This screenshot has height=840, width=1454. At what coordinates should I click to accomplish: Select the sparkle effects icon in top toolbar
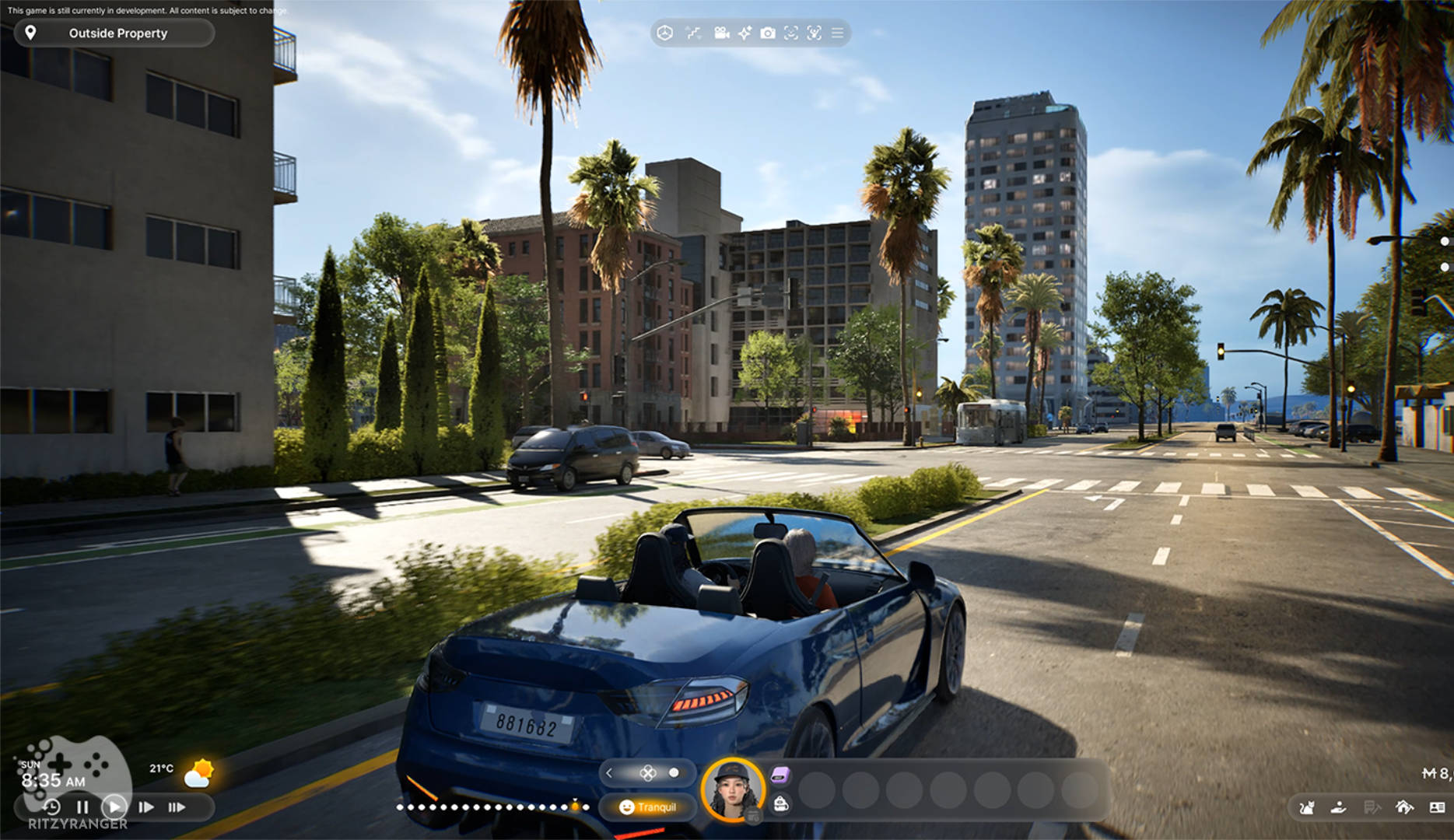pyautogui.click(x=745, y=33)
